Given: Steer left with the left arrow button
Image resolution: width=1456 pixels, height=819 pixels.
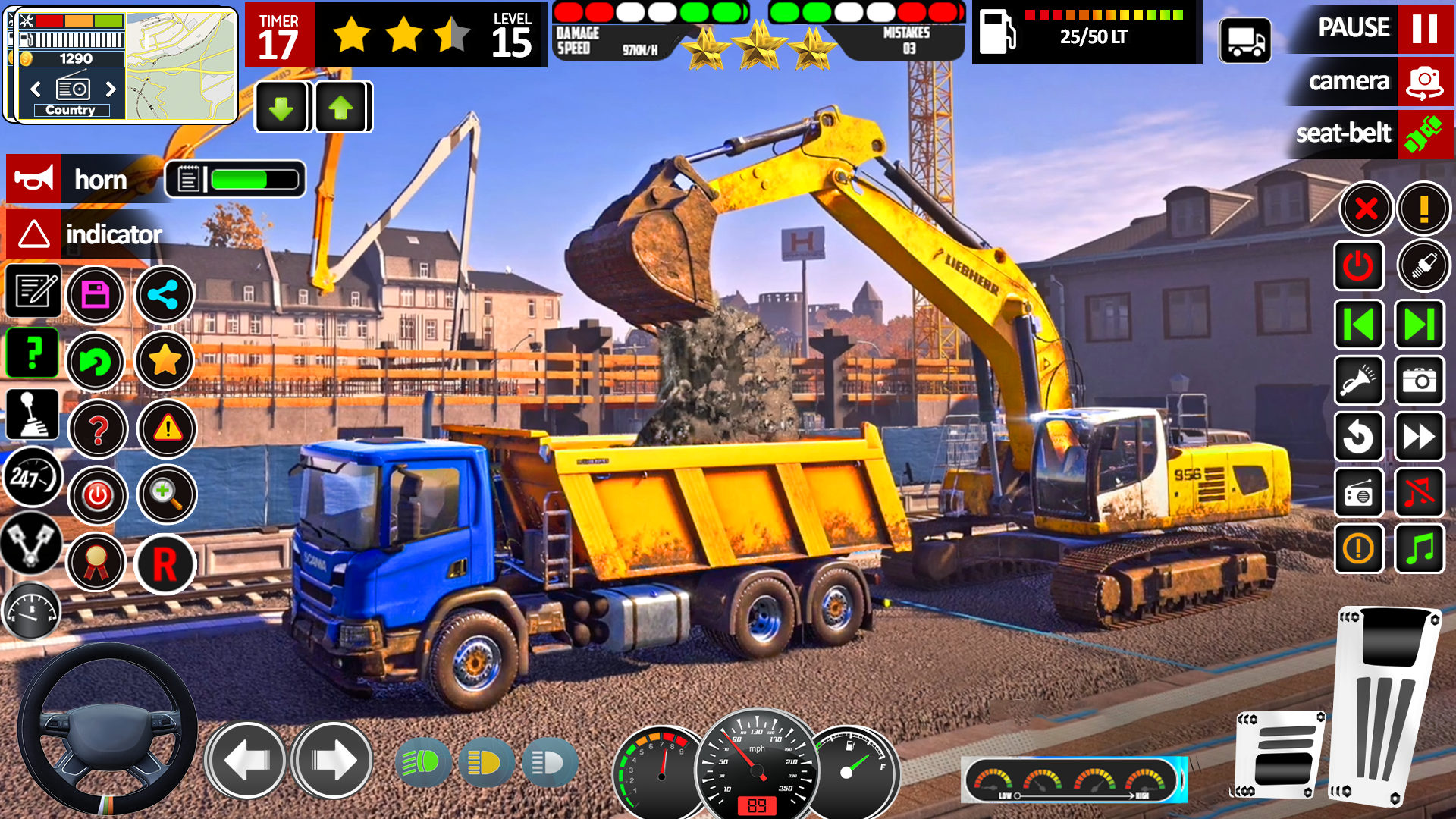Looking at the screenshot, I should 246,760.
